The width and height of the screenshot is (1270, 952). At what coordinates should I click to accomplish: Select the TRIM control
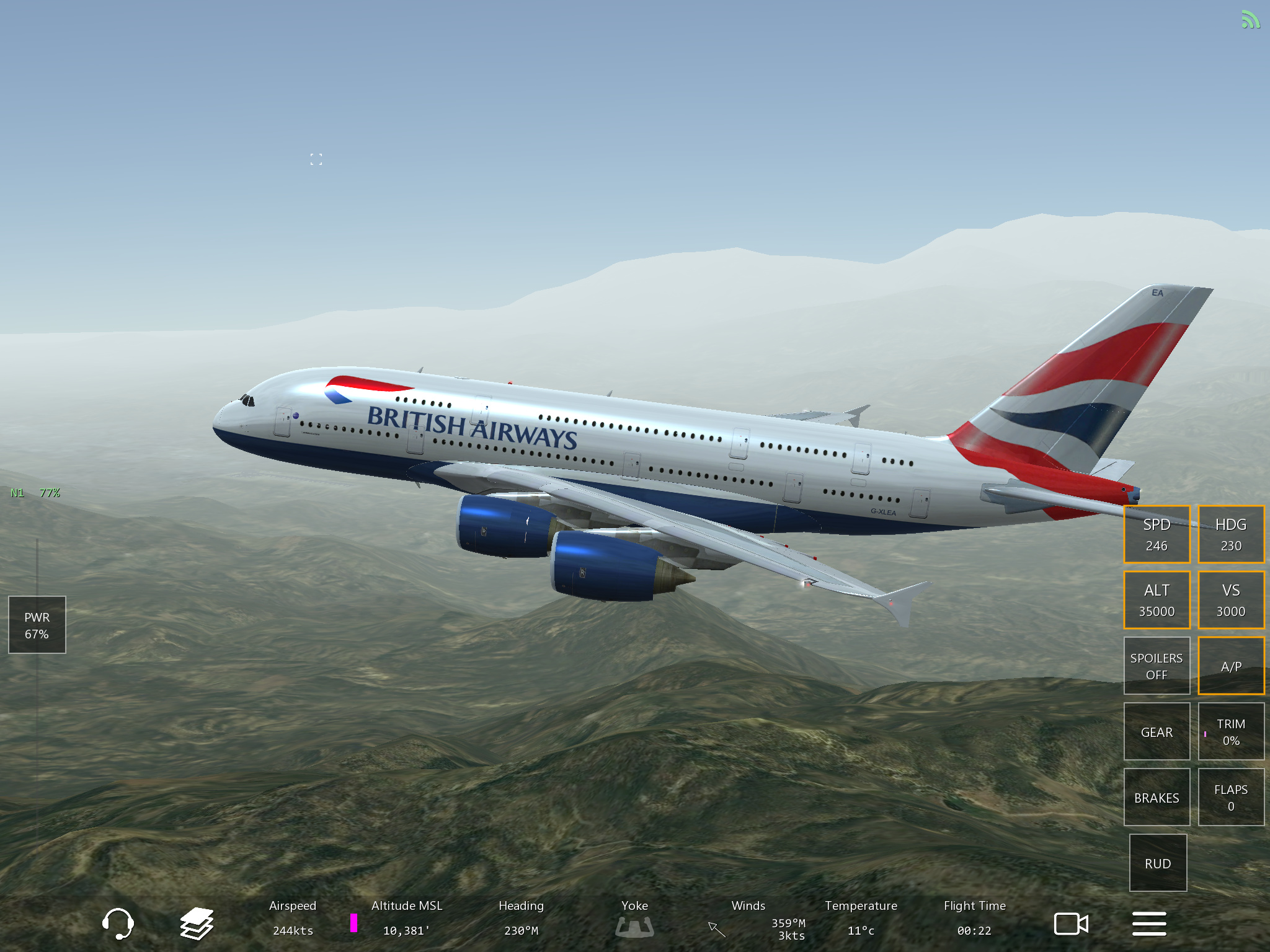click(x=1231, y=731)
